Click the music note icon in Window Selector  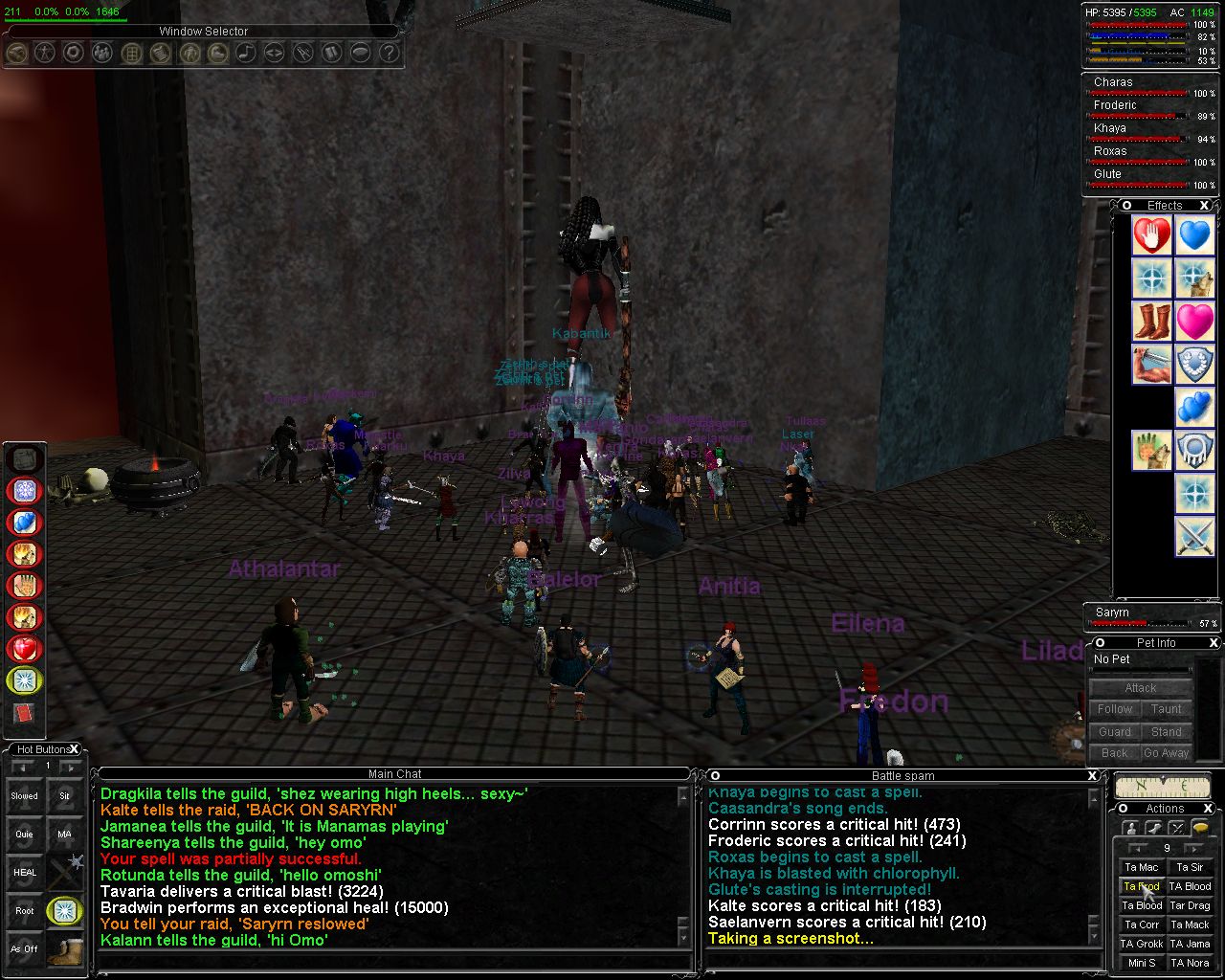(246, 53)
